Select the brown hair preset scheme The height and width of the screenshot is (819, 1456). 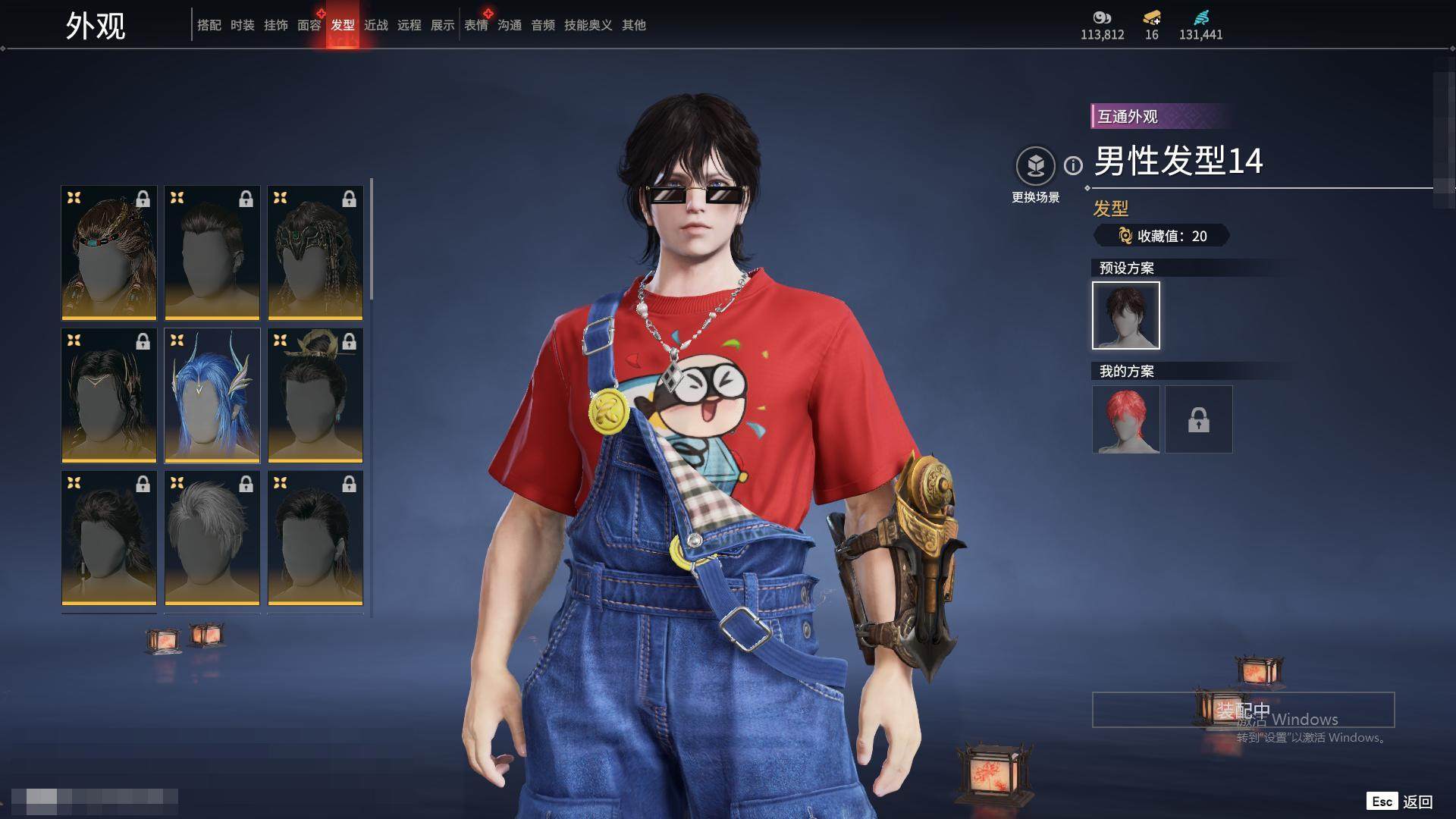pos(1125,315)
